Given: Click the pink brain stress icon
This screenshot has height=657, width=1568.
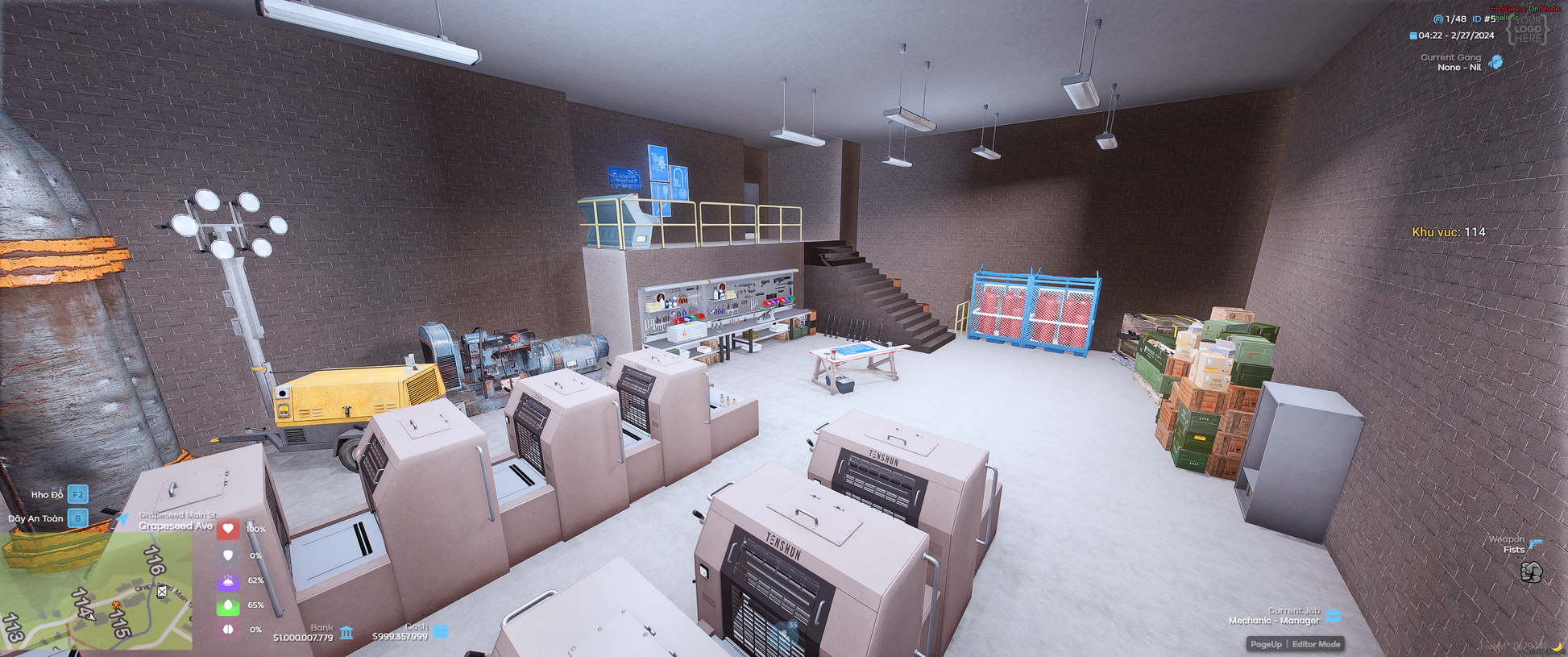Looking at the screenshot, I should tap(228, 629).
